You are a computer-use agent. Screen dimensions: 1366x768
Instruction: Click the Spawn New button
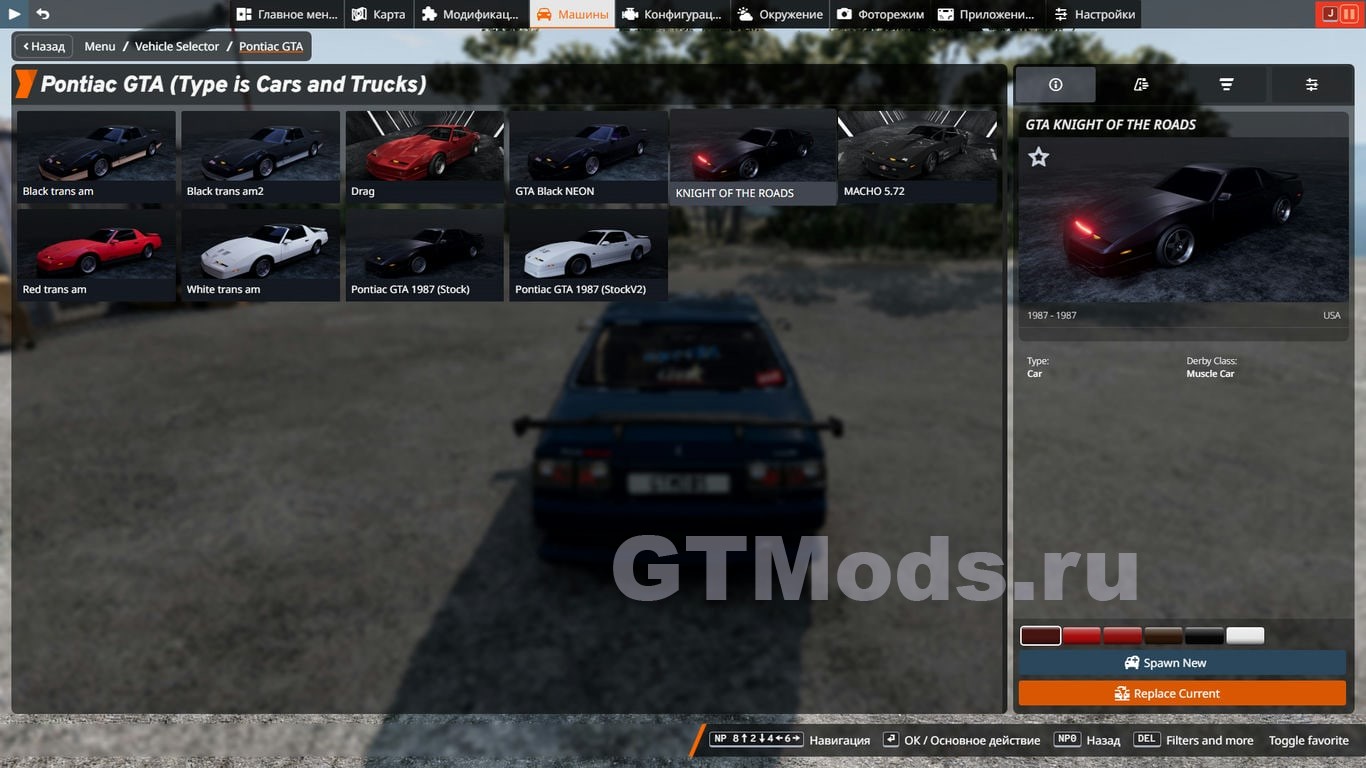click(x=1182, y=663)
